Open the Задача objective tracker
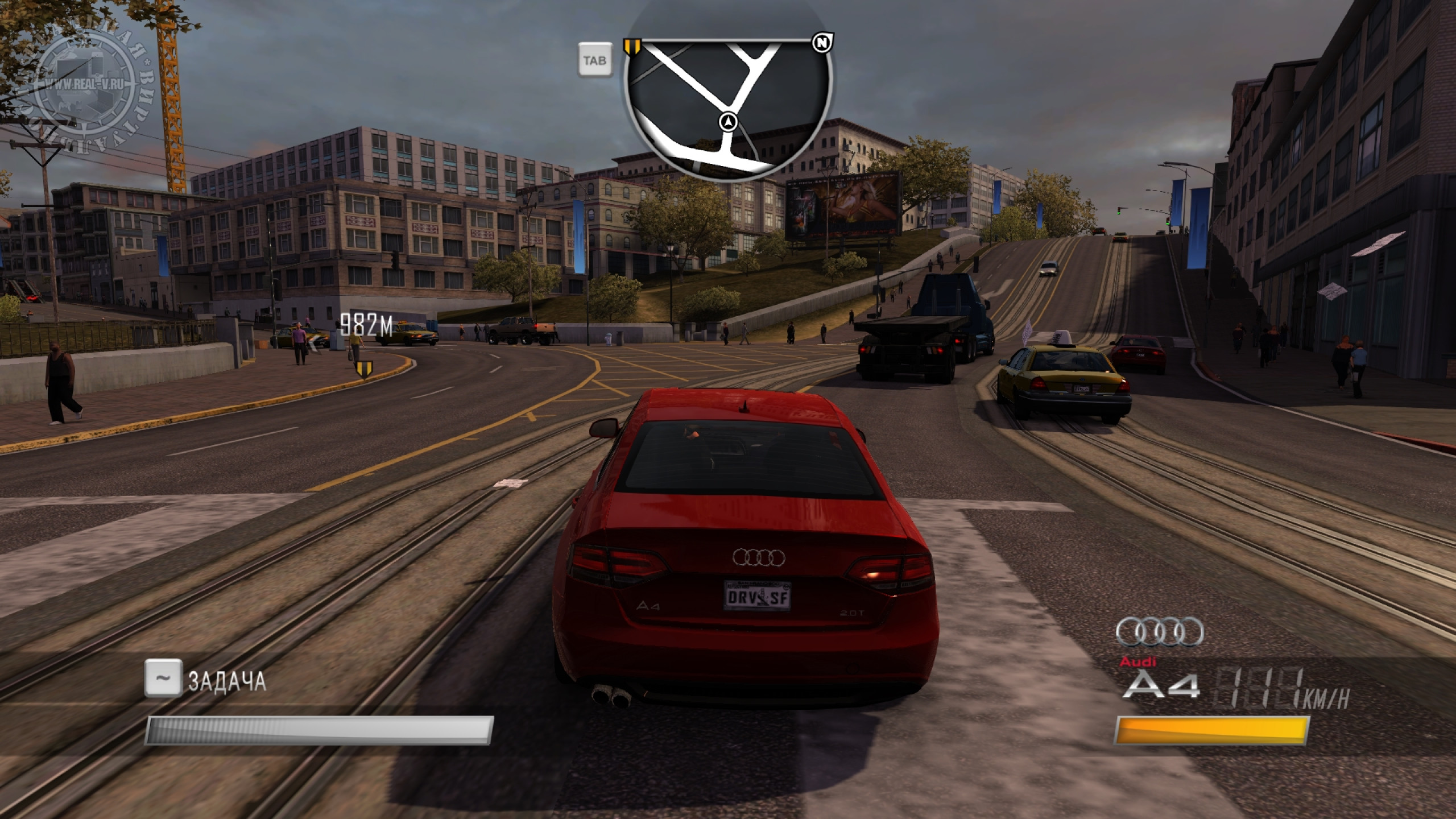This screenshot has width=1456, height=819. pyautogui.click(x=226, y=680)
